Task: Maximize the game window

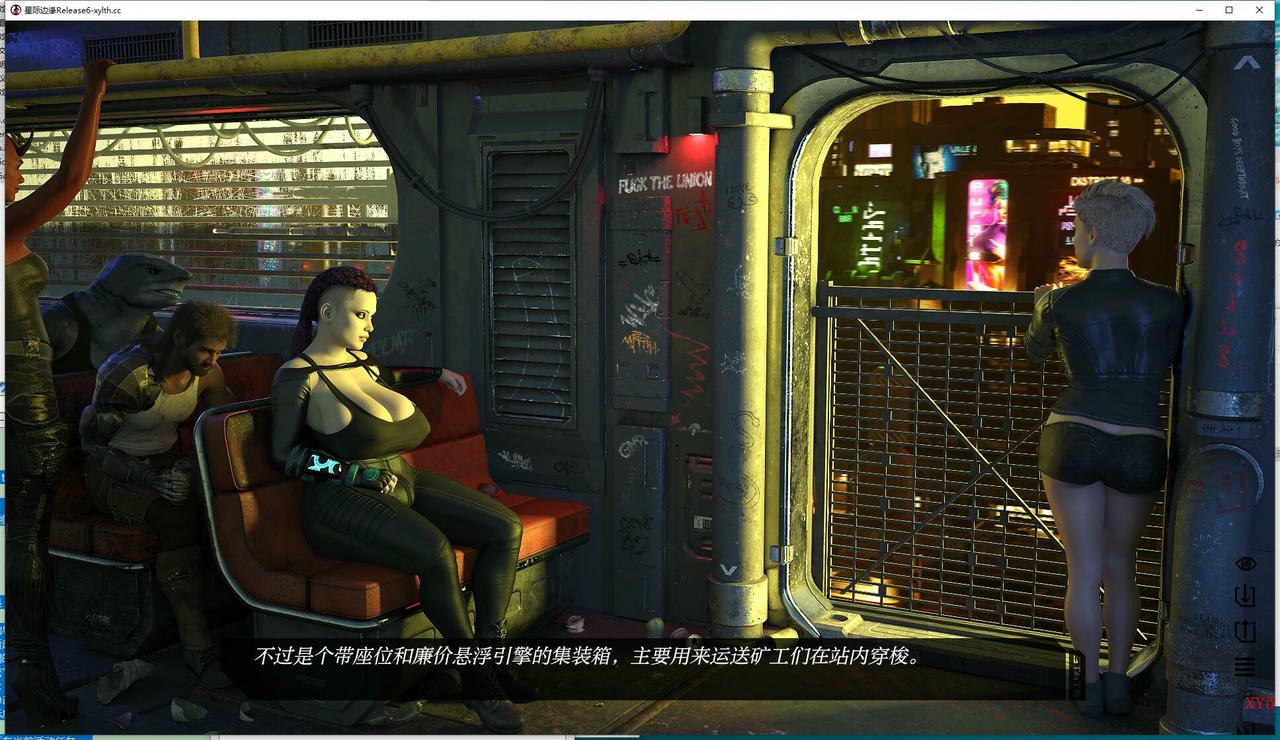Action: click(x=1229, y=10)
